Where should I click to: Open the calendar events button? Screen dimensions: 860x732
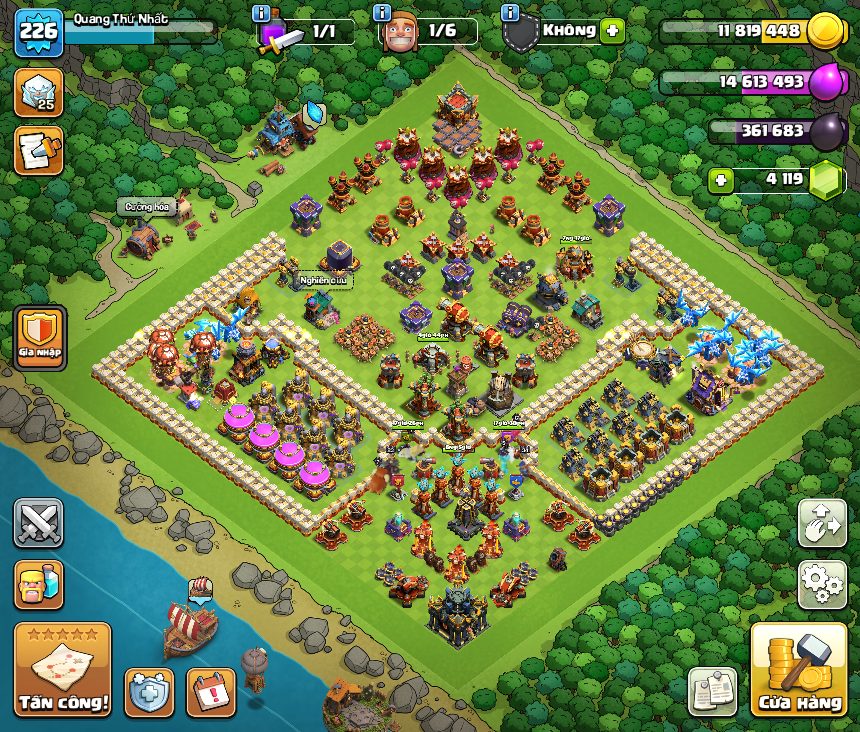point(211,692)
